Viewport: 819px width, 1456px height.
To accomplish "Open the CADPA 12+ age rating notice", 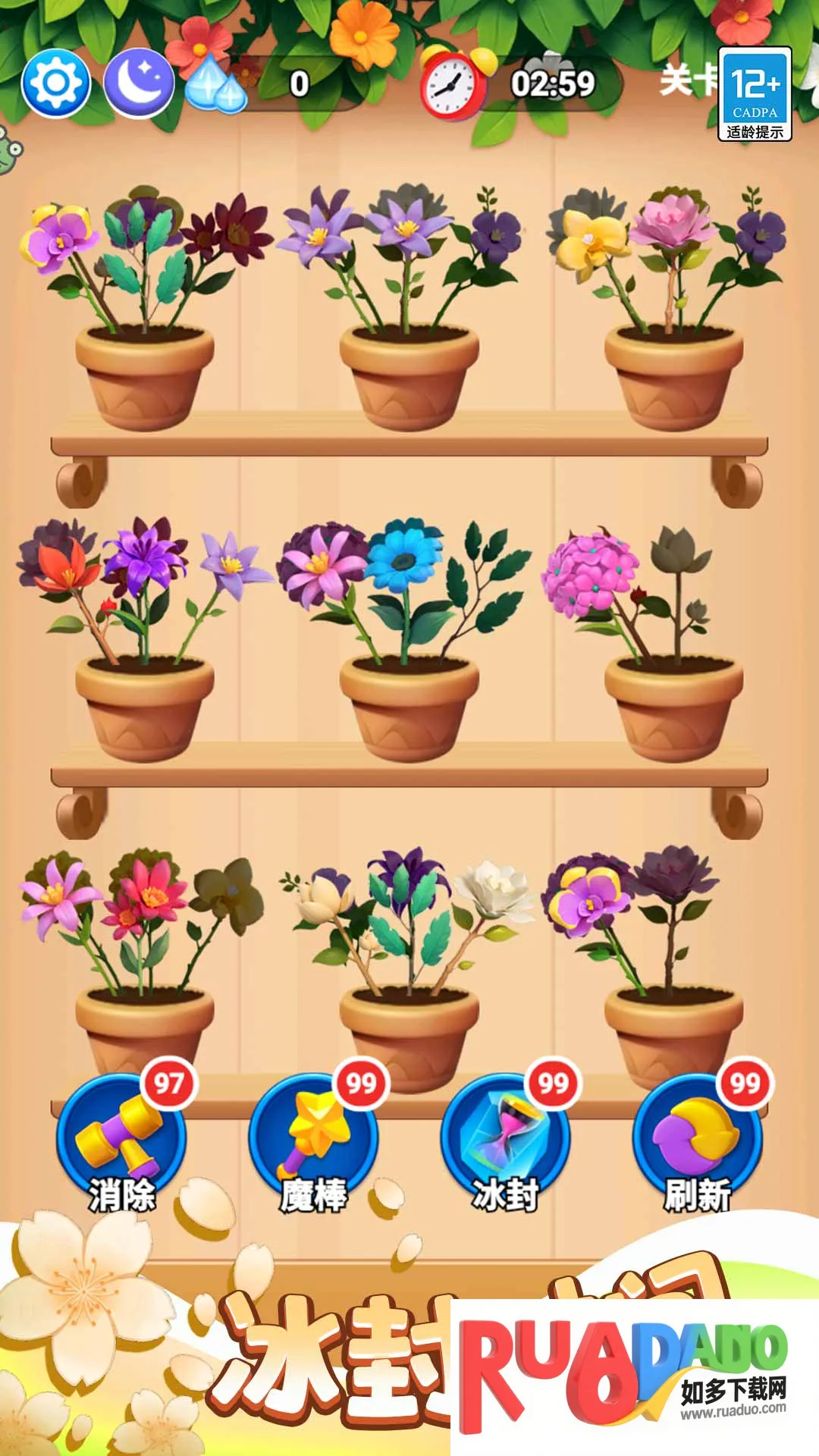I will pyautogui.click(x=755, y=94).
